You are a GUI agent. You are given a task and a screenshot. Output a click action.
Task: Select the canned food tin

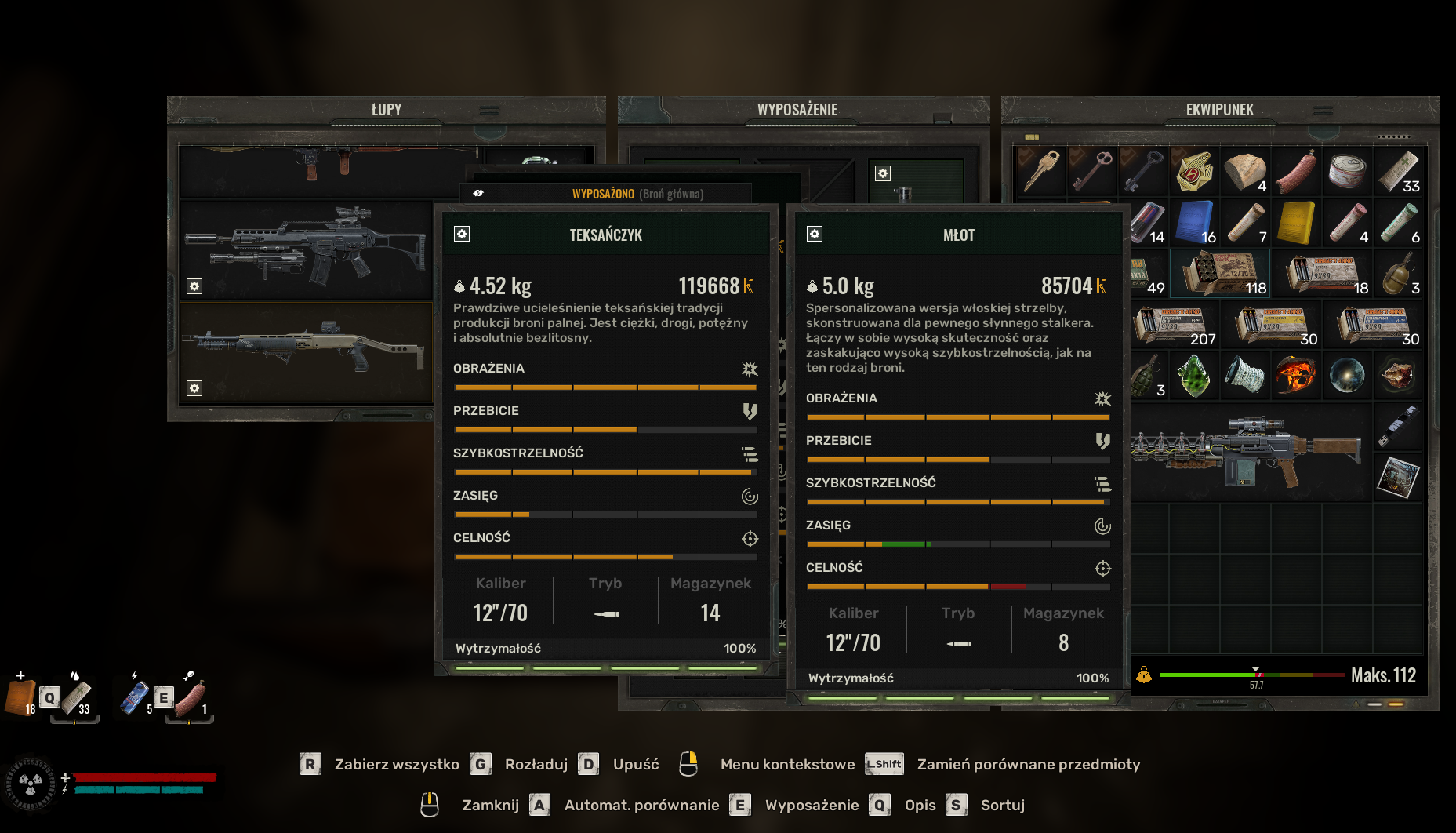(x=1347, y=170)
